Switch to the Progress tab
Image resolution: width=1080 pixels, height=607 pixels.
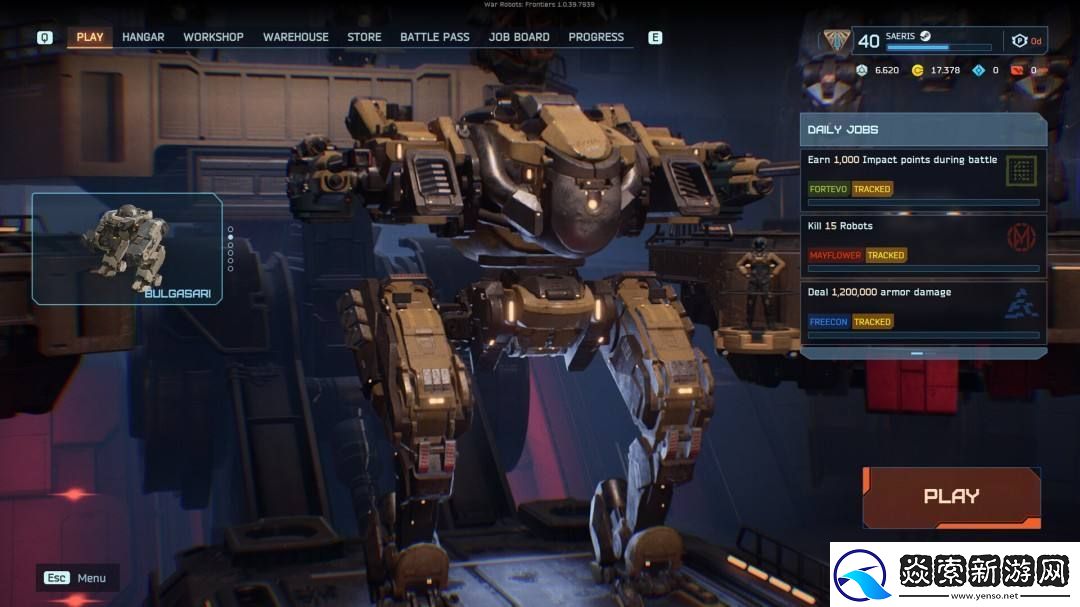tap(596, 37)
